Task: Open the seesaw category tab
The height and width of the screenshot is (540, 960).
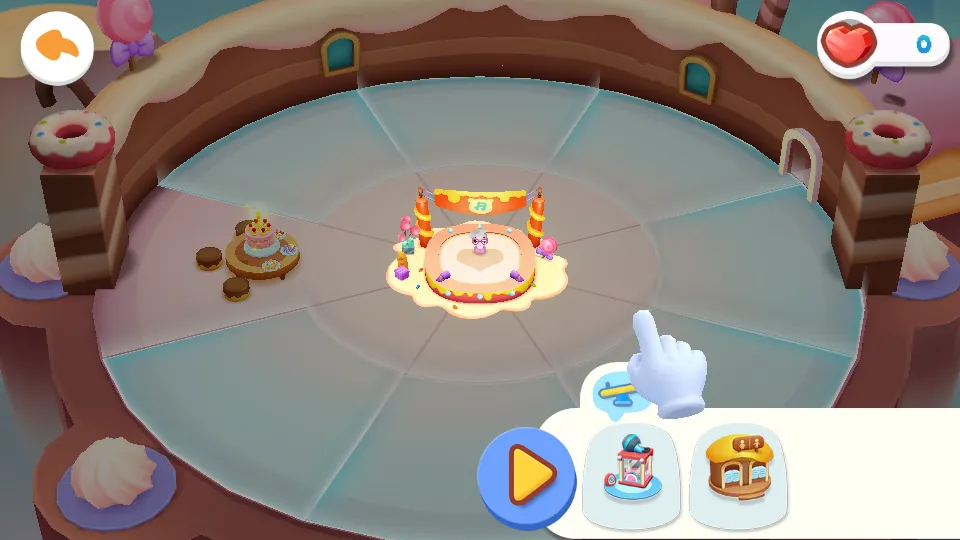Action: click(616, 389)
